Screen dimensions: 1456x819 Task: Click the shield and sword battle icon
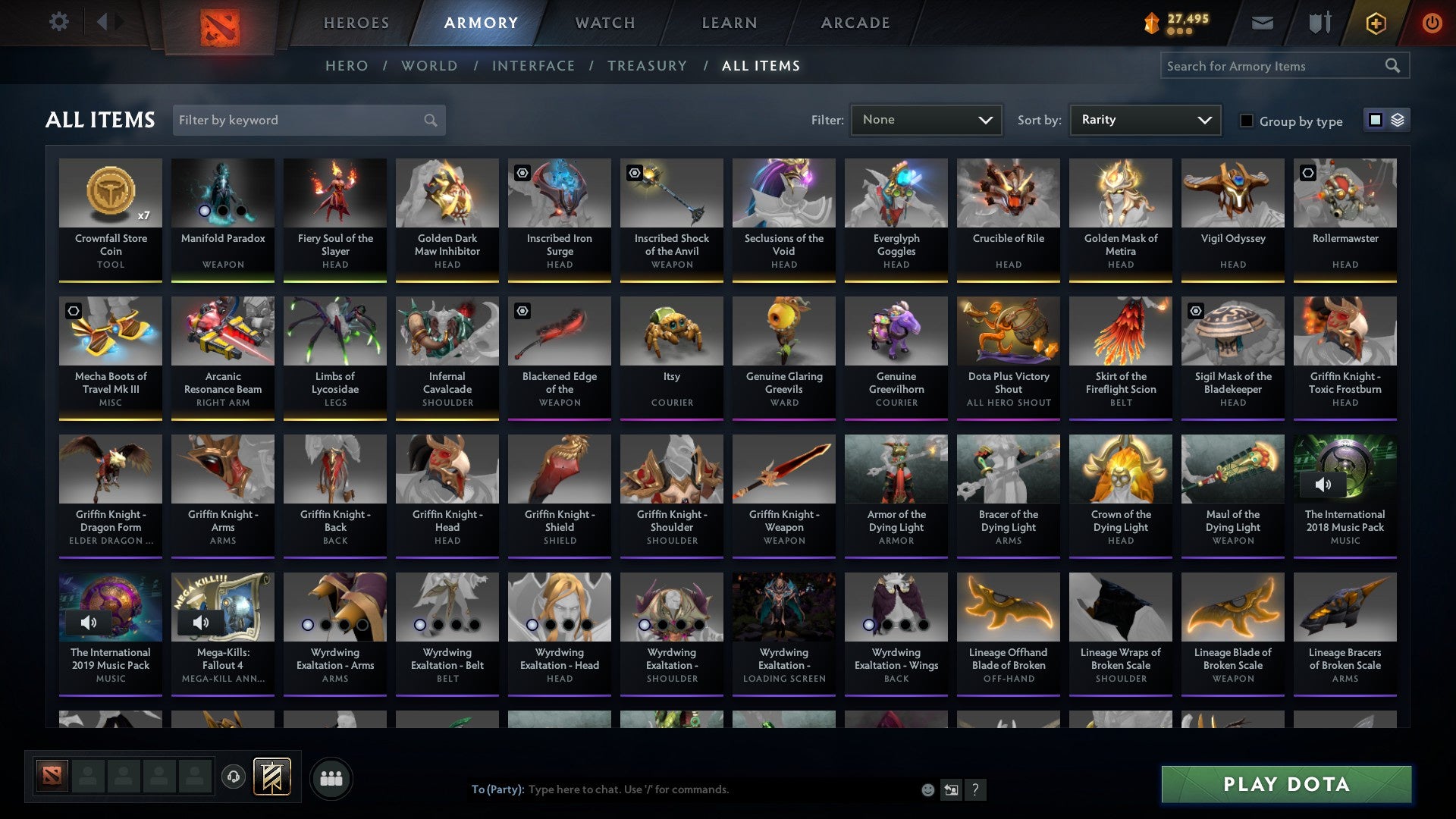coord(1320,23)
